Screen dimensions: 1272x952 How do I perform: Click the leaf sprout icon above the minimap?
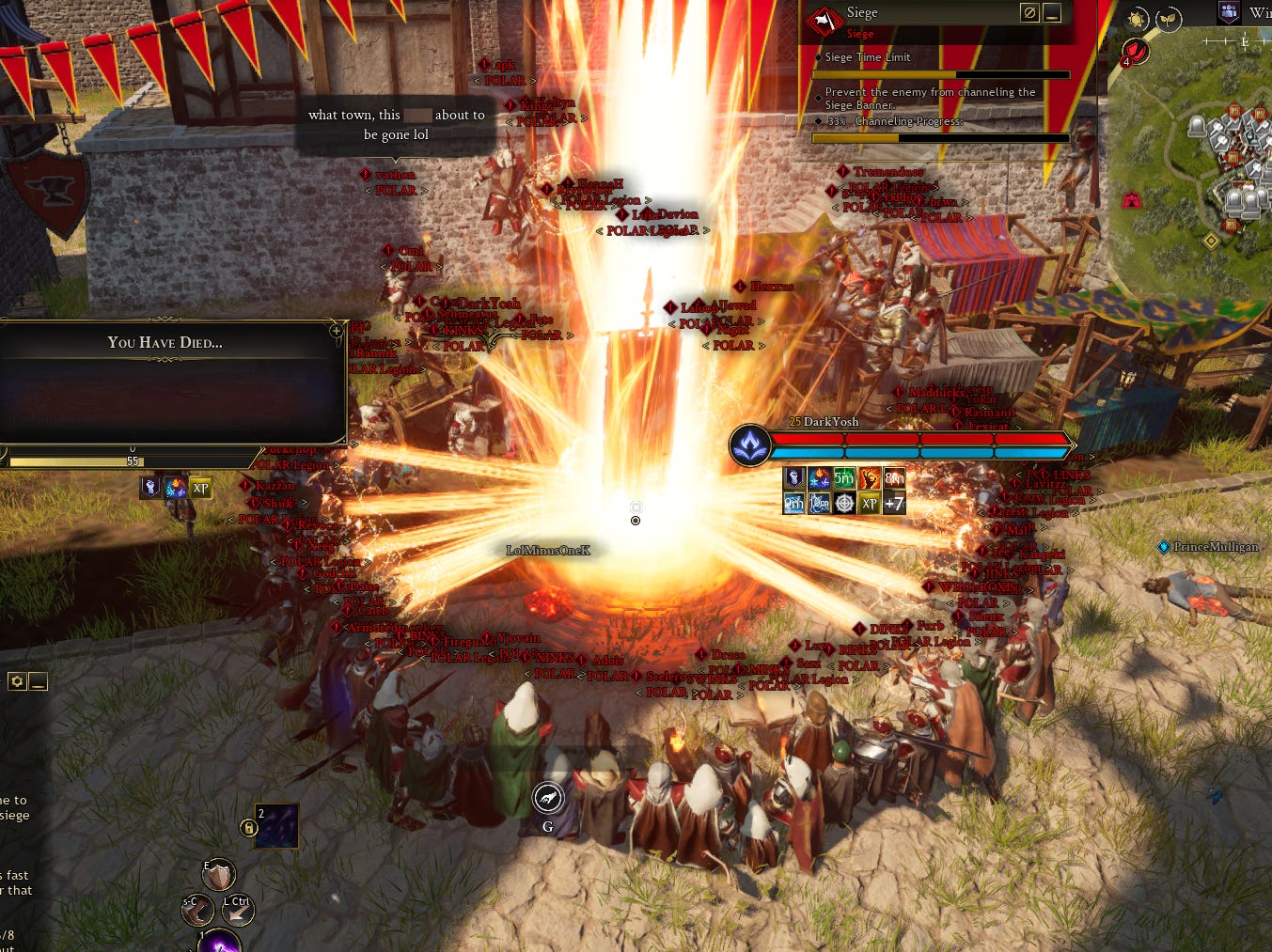[x=1167, y=19]
